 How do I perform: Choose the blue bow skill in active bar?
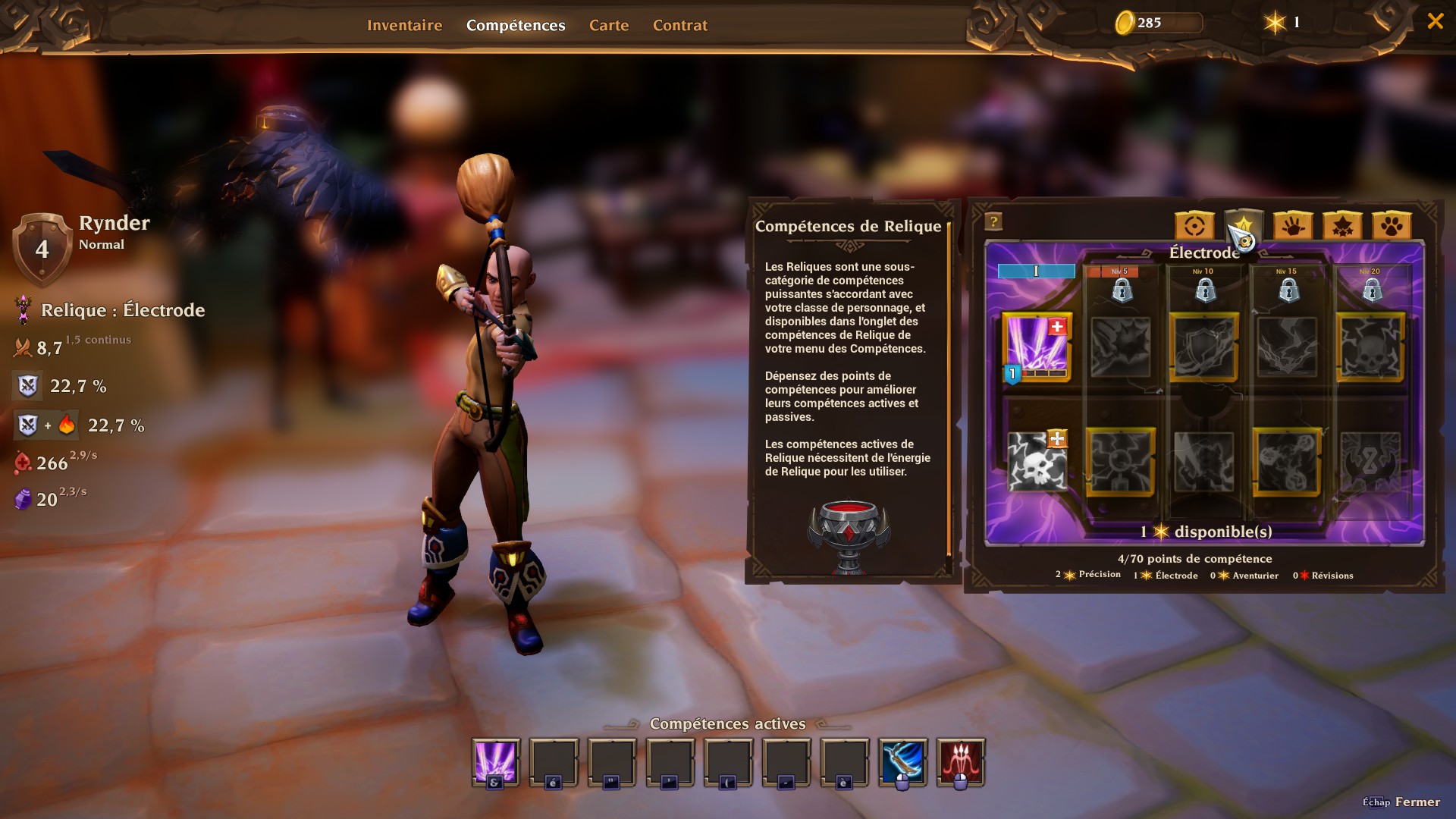pos(902,762)
